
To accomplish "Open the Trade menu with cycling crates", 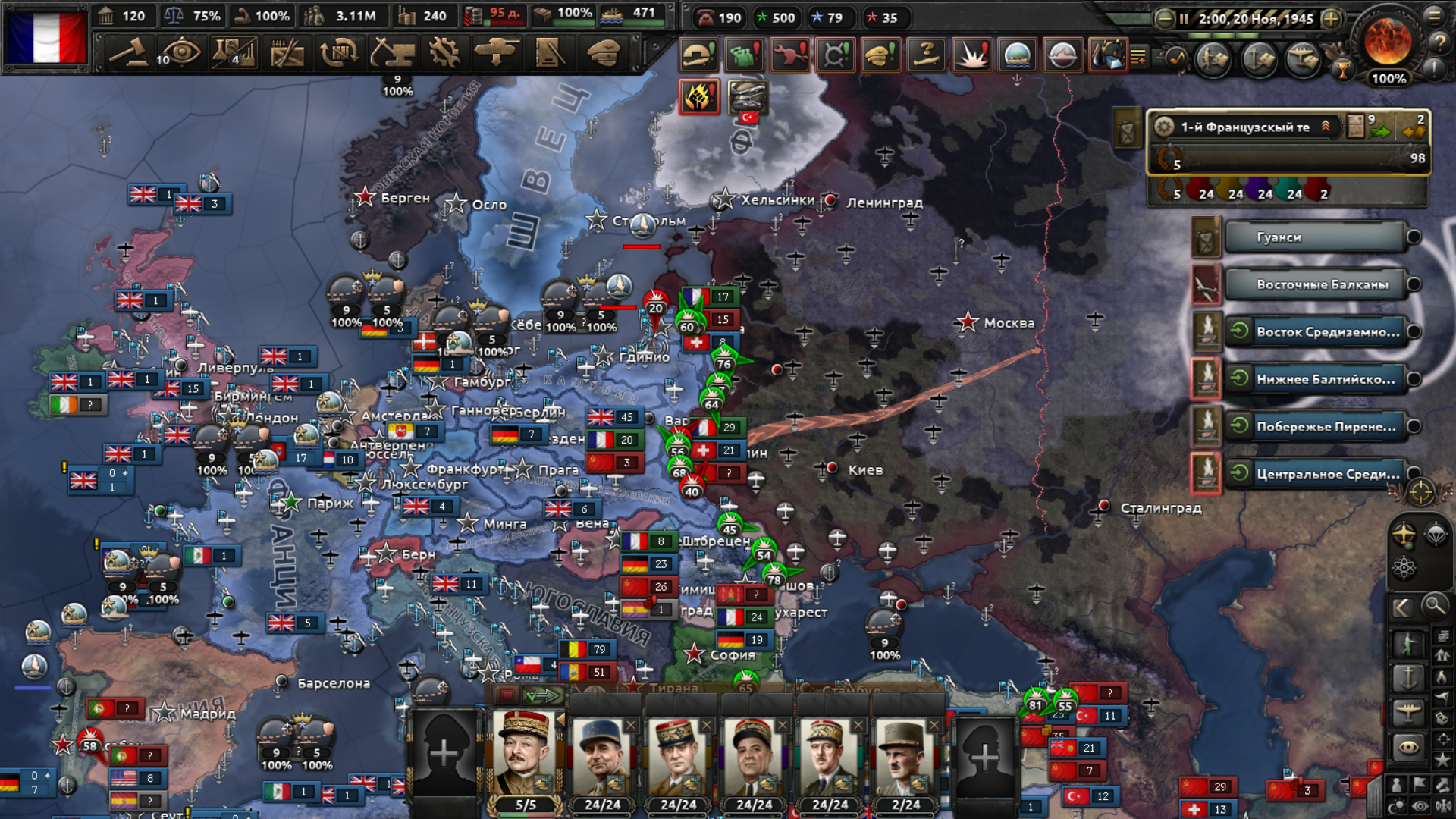I will pos(339,53).
